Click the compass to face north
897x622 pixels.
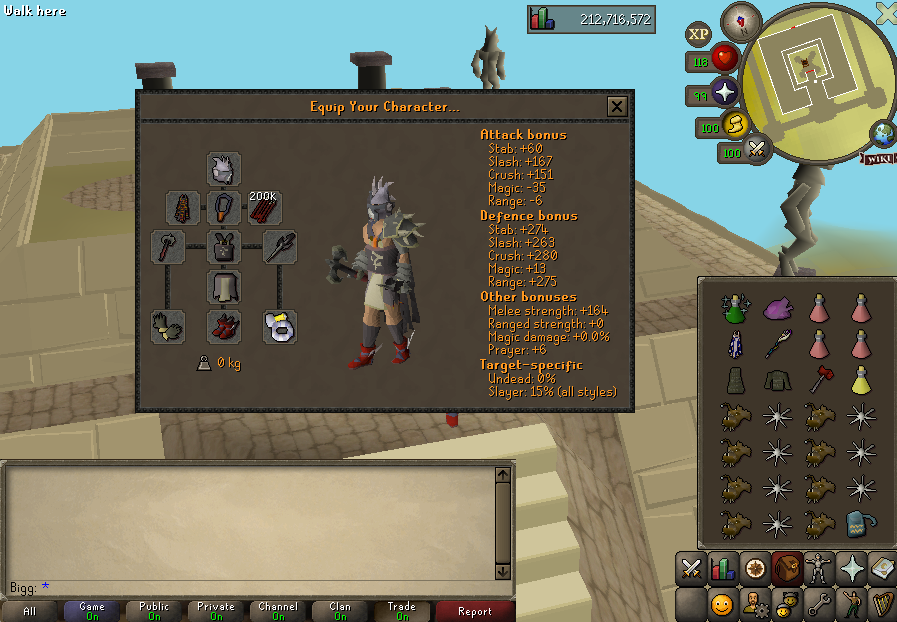click(741, 20)
